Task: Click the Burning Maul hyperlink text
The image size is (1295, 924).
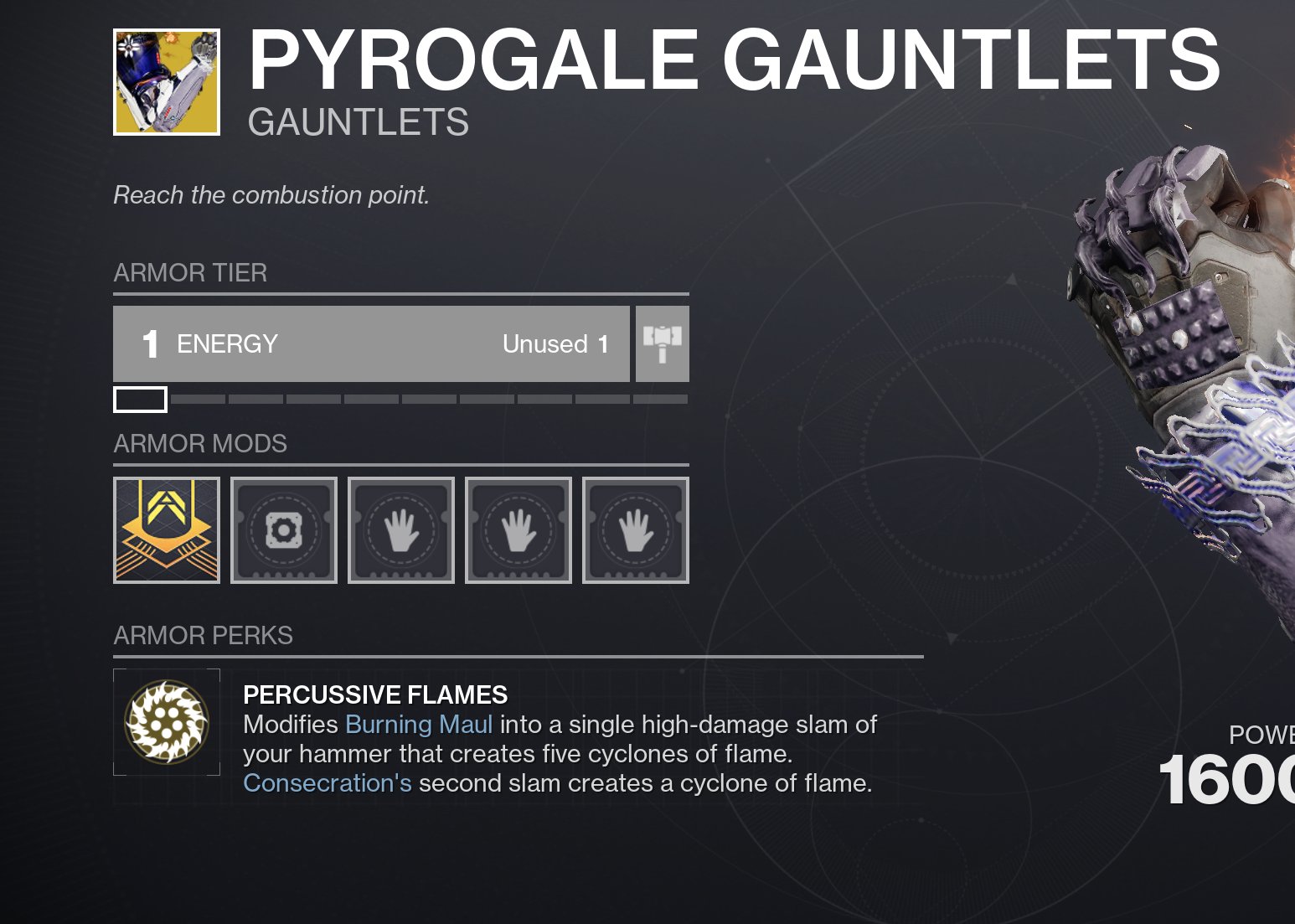Action: point(418,724)
